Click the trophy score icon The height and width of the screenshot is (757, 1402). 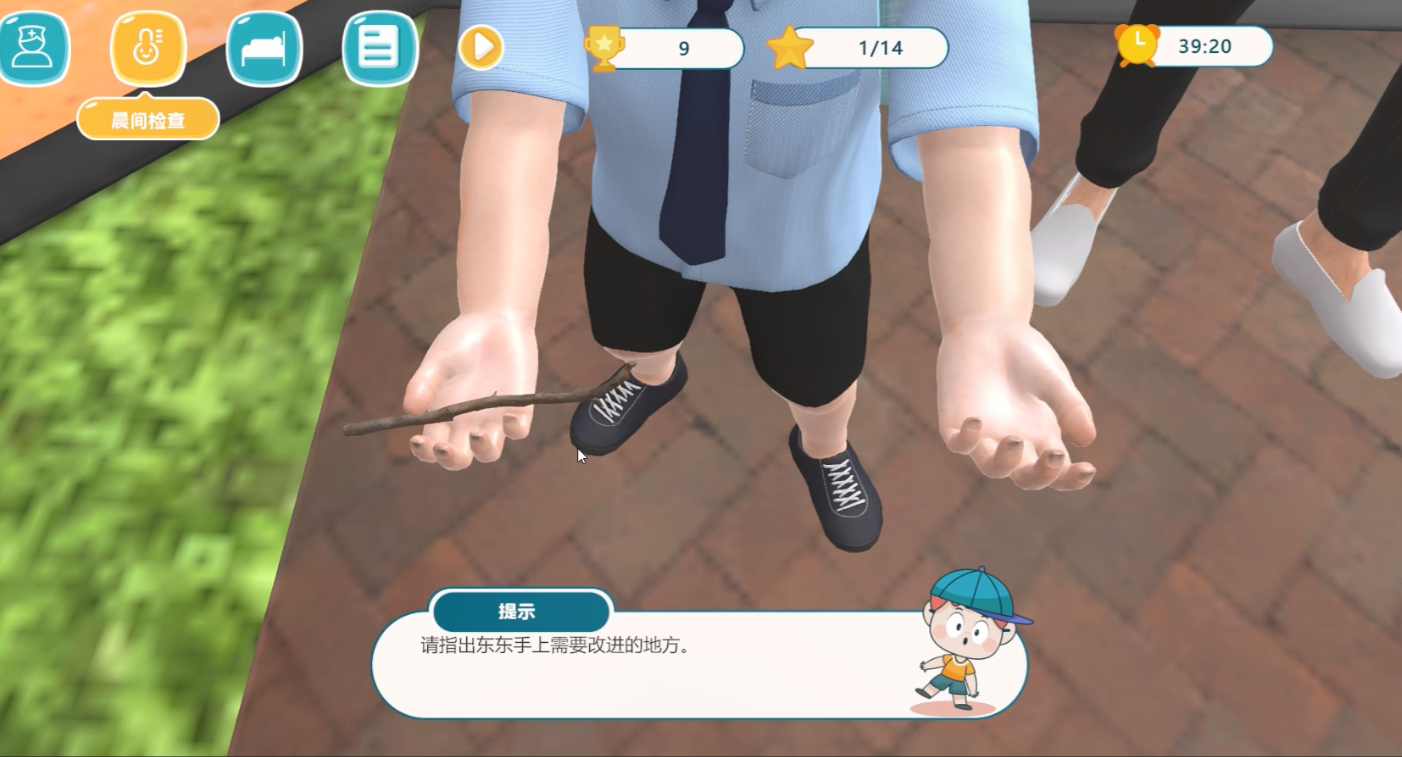tap(601, 45)
